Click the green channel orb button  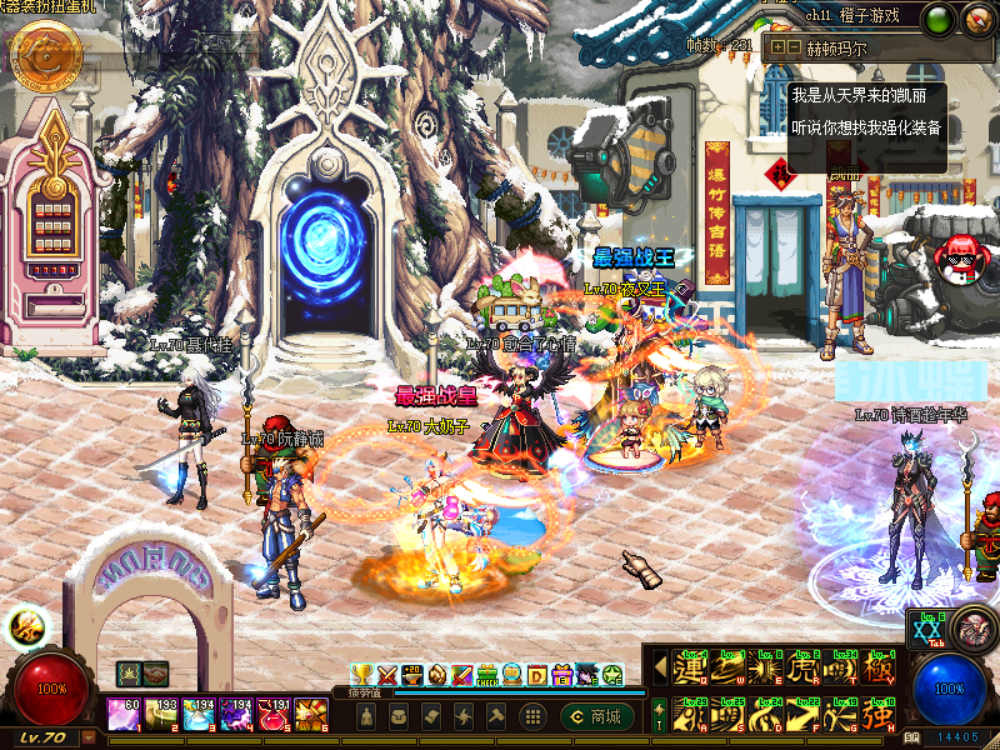pyautogui.click(x=938, y=19)
